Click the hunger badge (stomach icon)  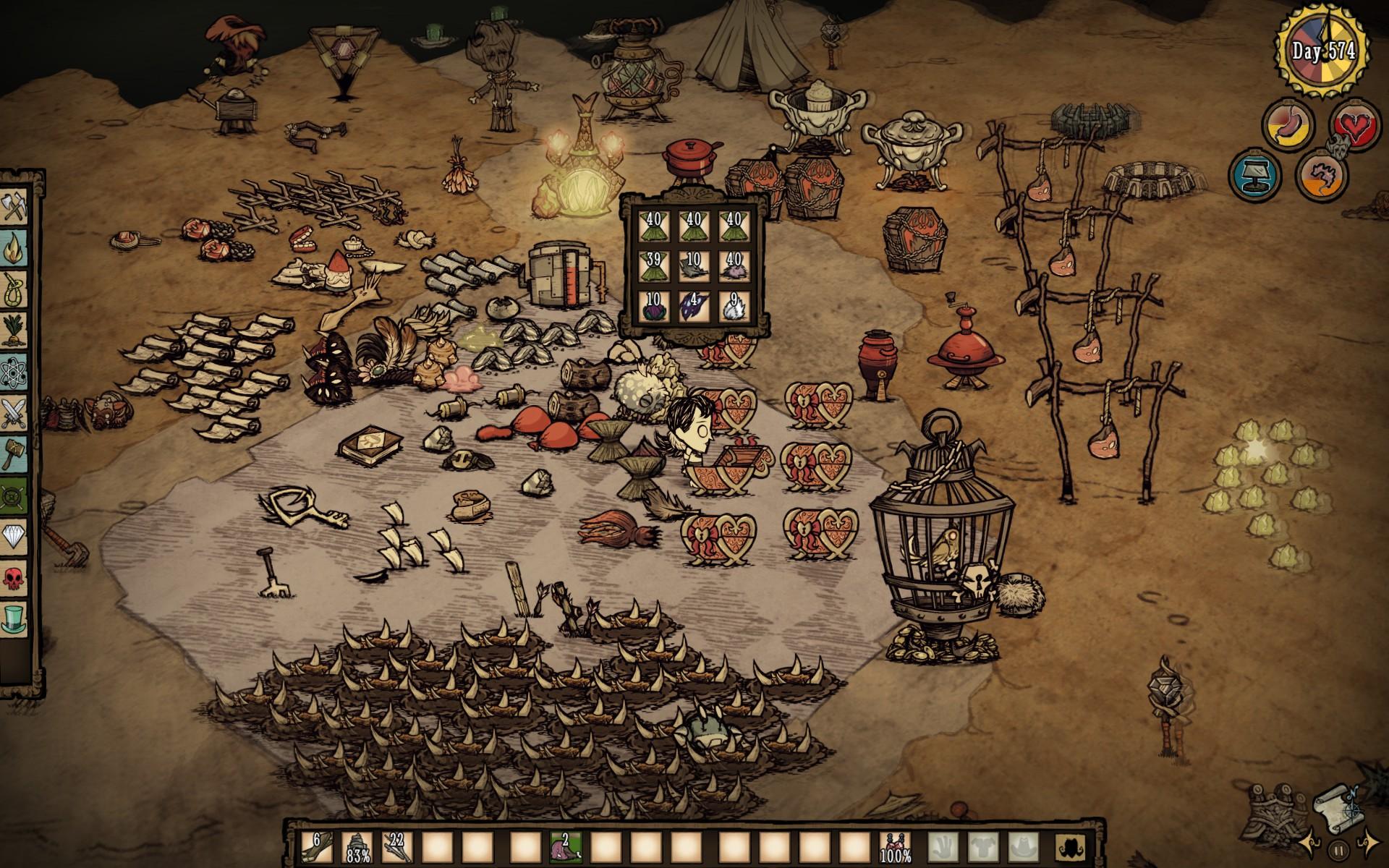click(1288, 124)
